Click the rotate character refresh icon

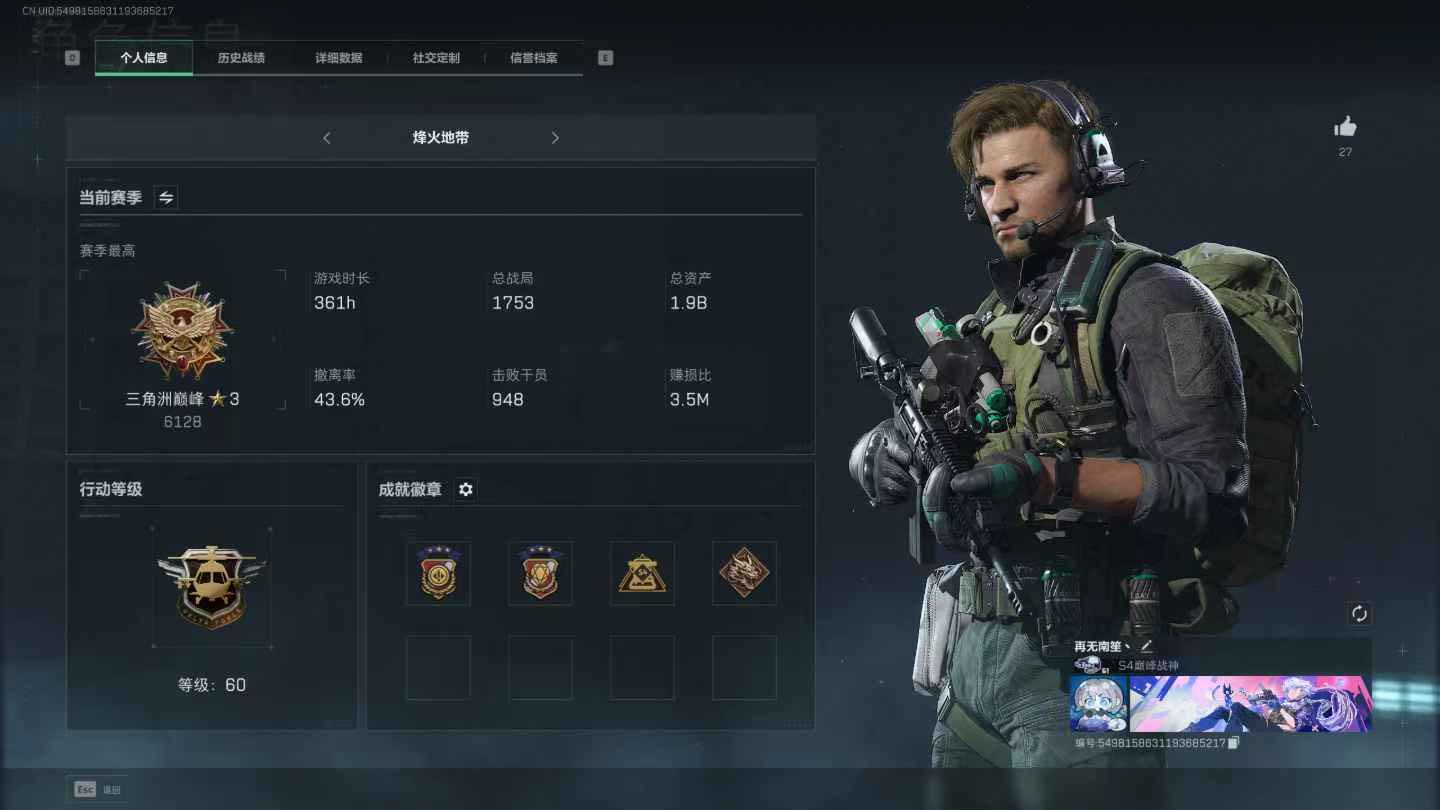(x=1359, y=614)
